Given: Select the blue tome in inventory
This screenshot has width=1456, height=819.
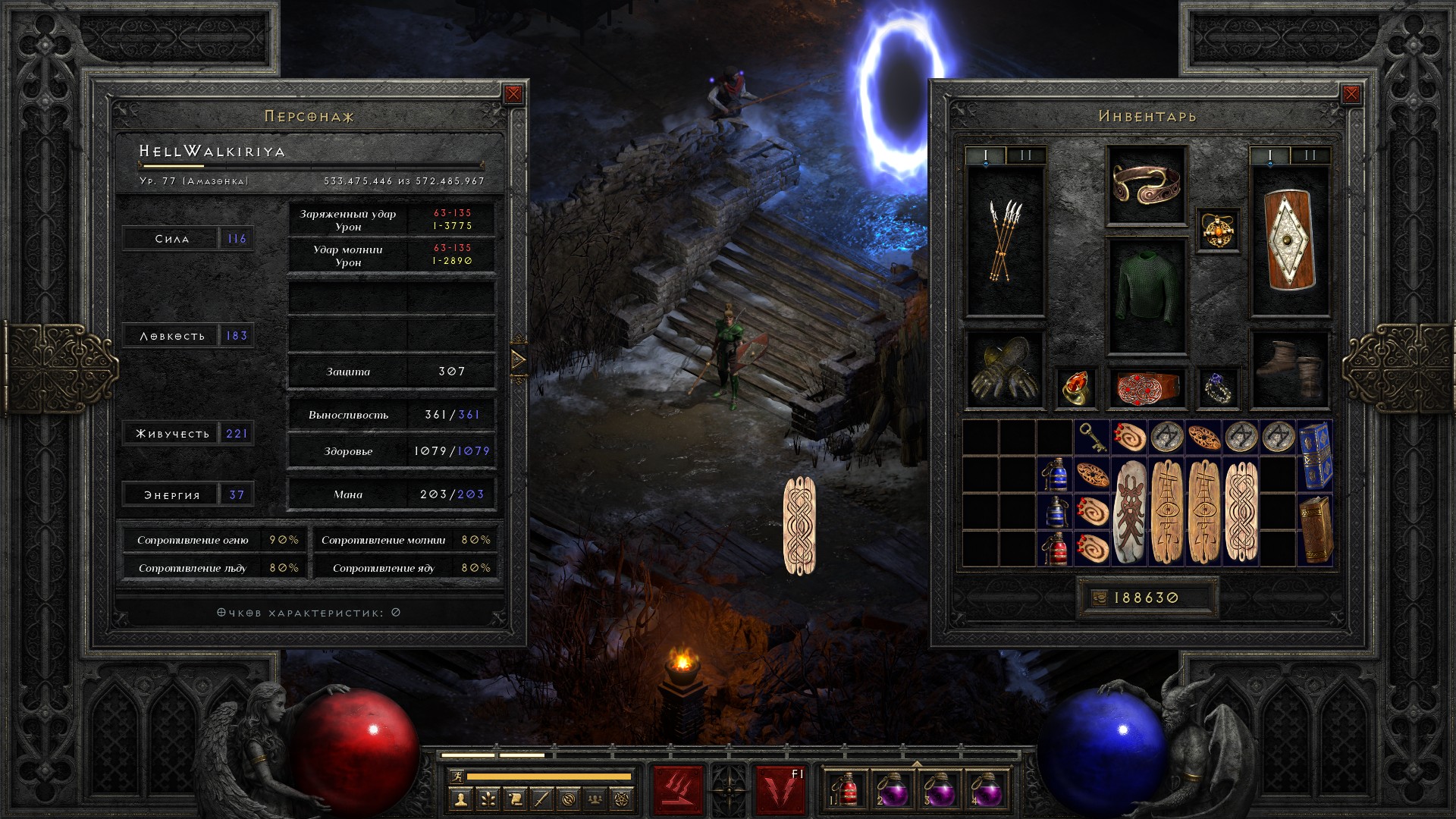Looking at the screenshot, I should (1315, 456).
